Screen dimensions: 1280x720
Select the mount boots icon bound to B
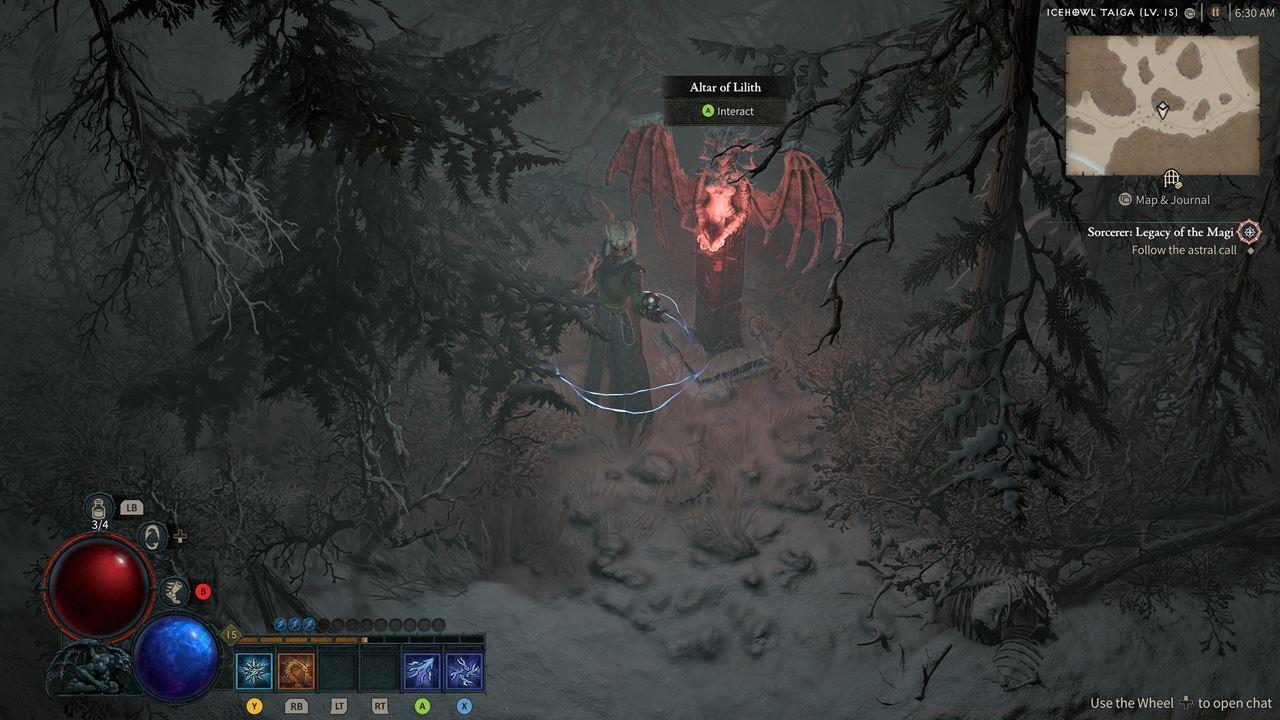pos(173,593)
